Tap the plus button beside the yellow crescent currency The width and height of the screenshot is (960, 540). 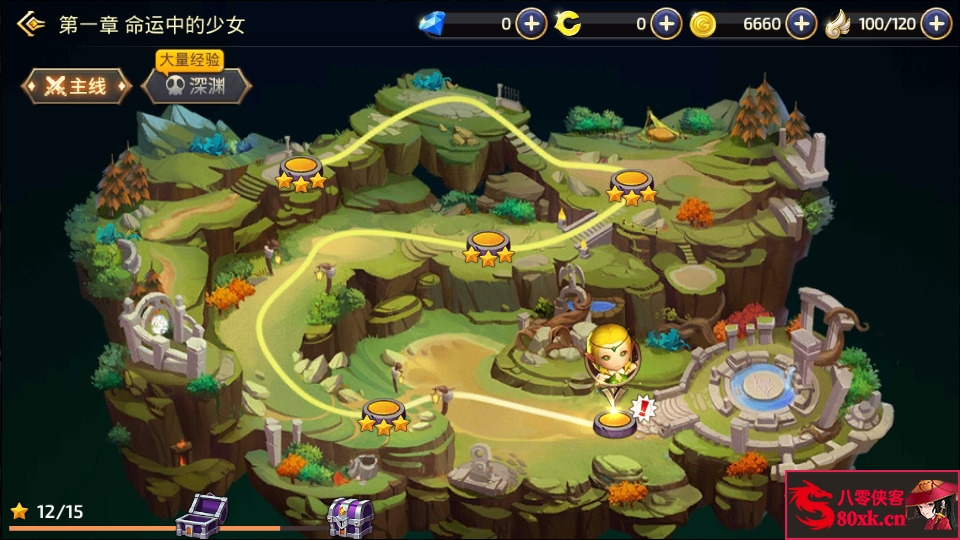point(666,24)
